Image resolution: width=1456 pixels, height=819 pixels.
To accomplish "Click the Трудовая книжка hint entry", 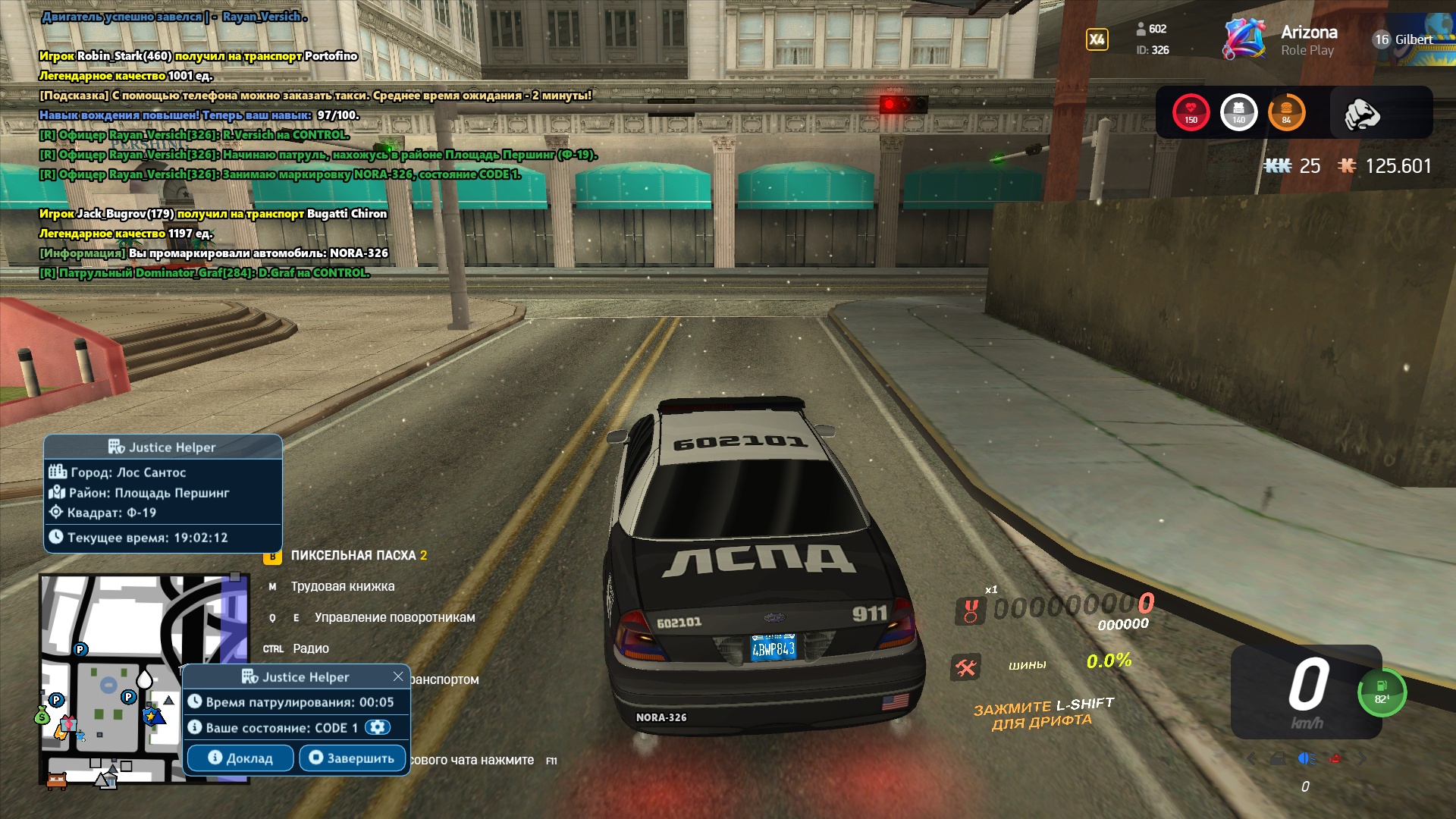I will pos(342,586).
